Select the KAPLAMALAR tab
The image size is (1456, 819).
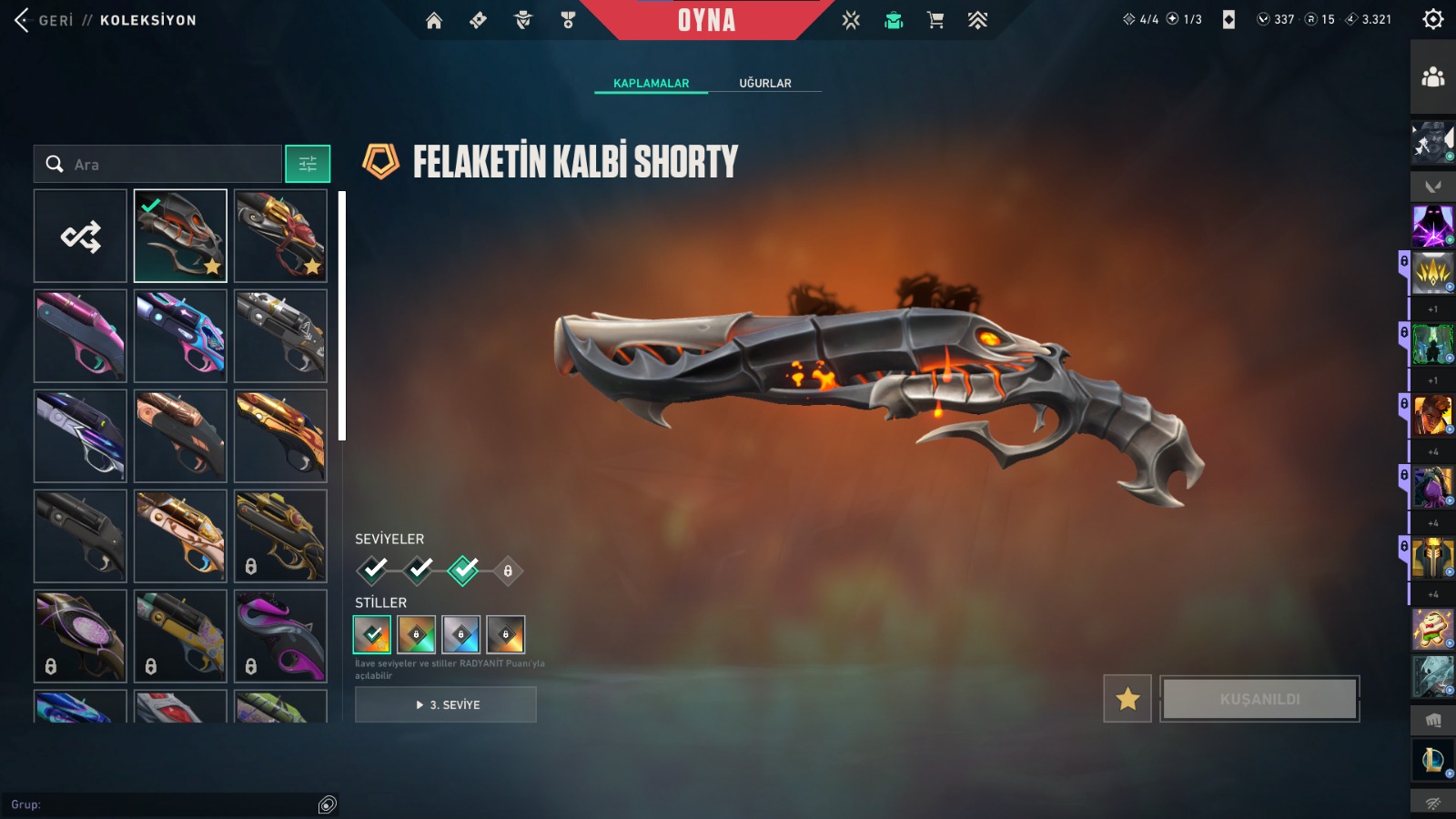pos(651,83)
